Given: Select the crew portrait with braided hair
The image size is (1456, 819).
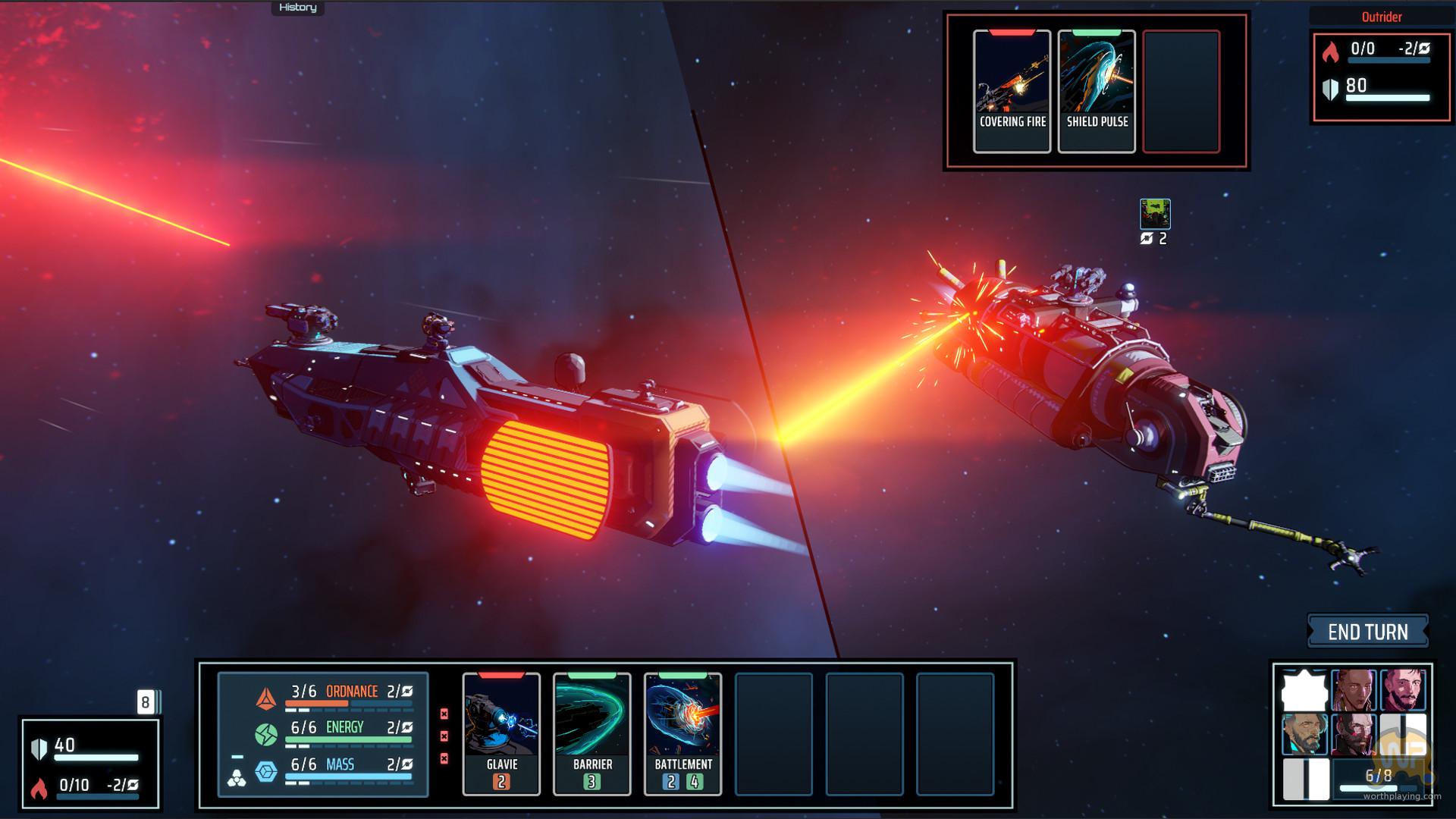Looking at the screenshot, I should (x=1354, y=689).
